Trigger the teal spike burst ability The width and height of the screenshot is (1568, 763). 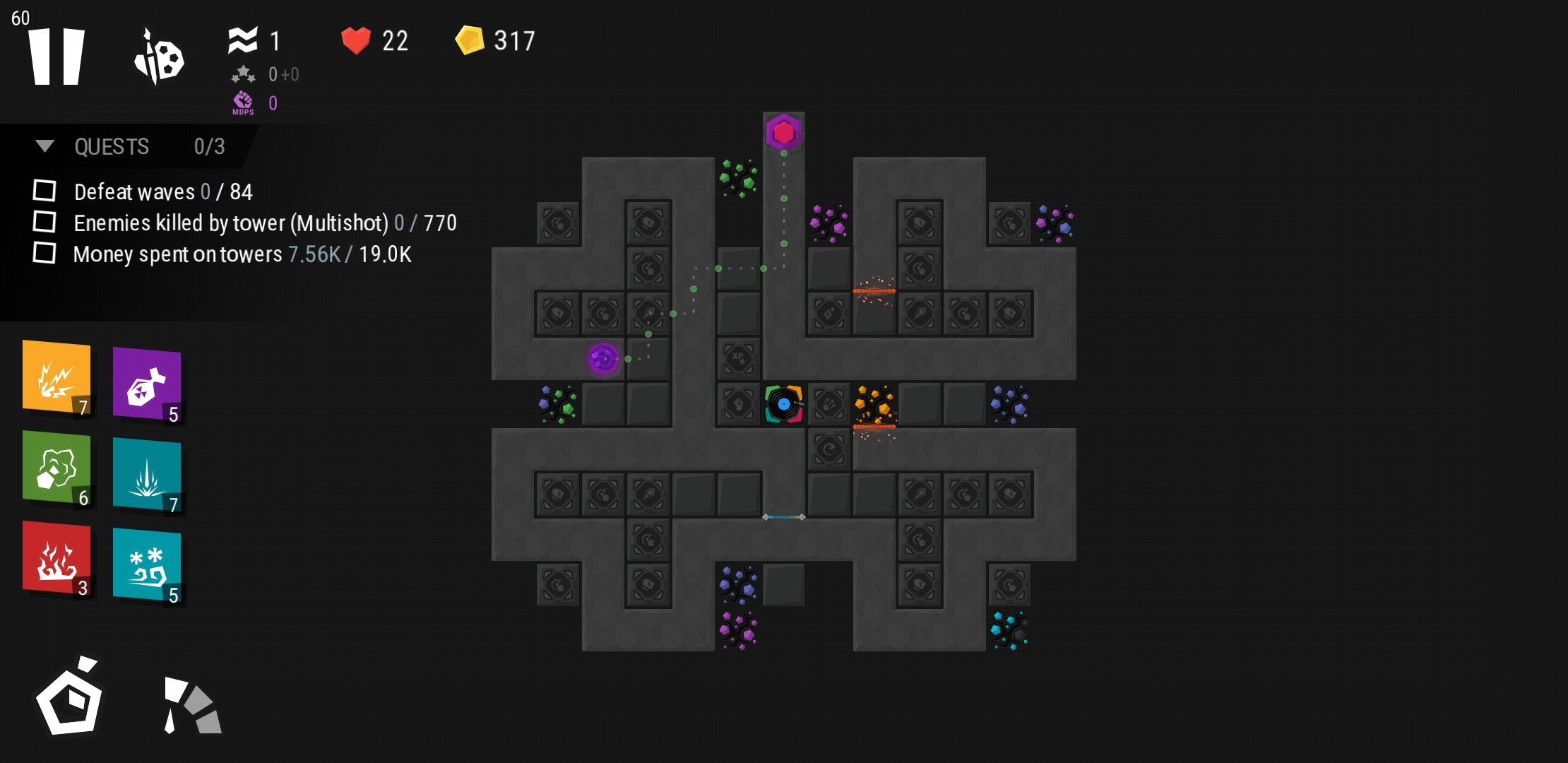coord(147,475)
